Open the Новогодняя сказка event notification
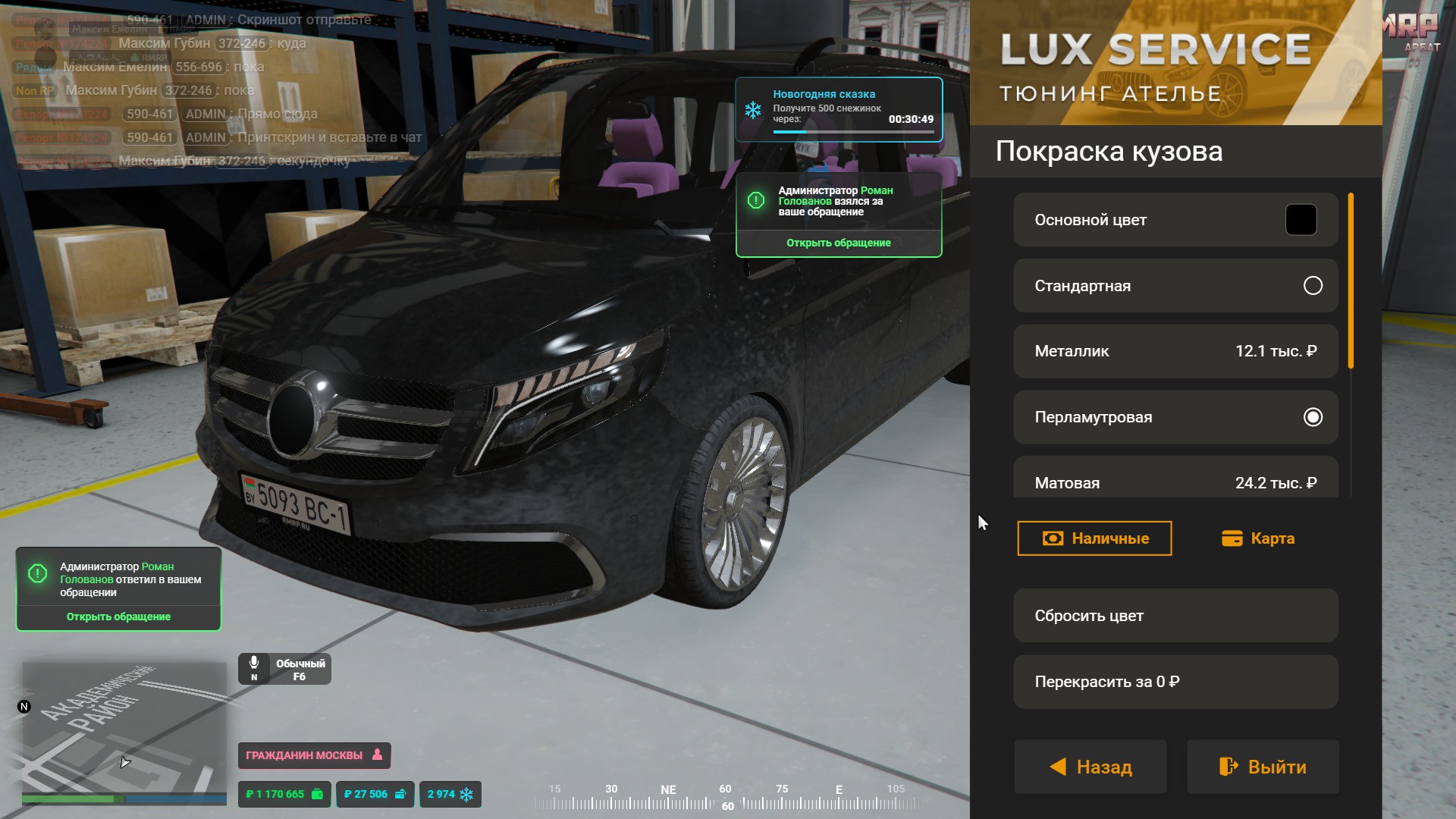This screenshot has width=1456, height=819. click(x=838, y=109)
